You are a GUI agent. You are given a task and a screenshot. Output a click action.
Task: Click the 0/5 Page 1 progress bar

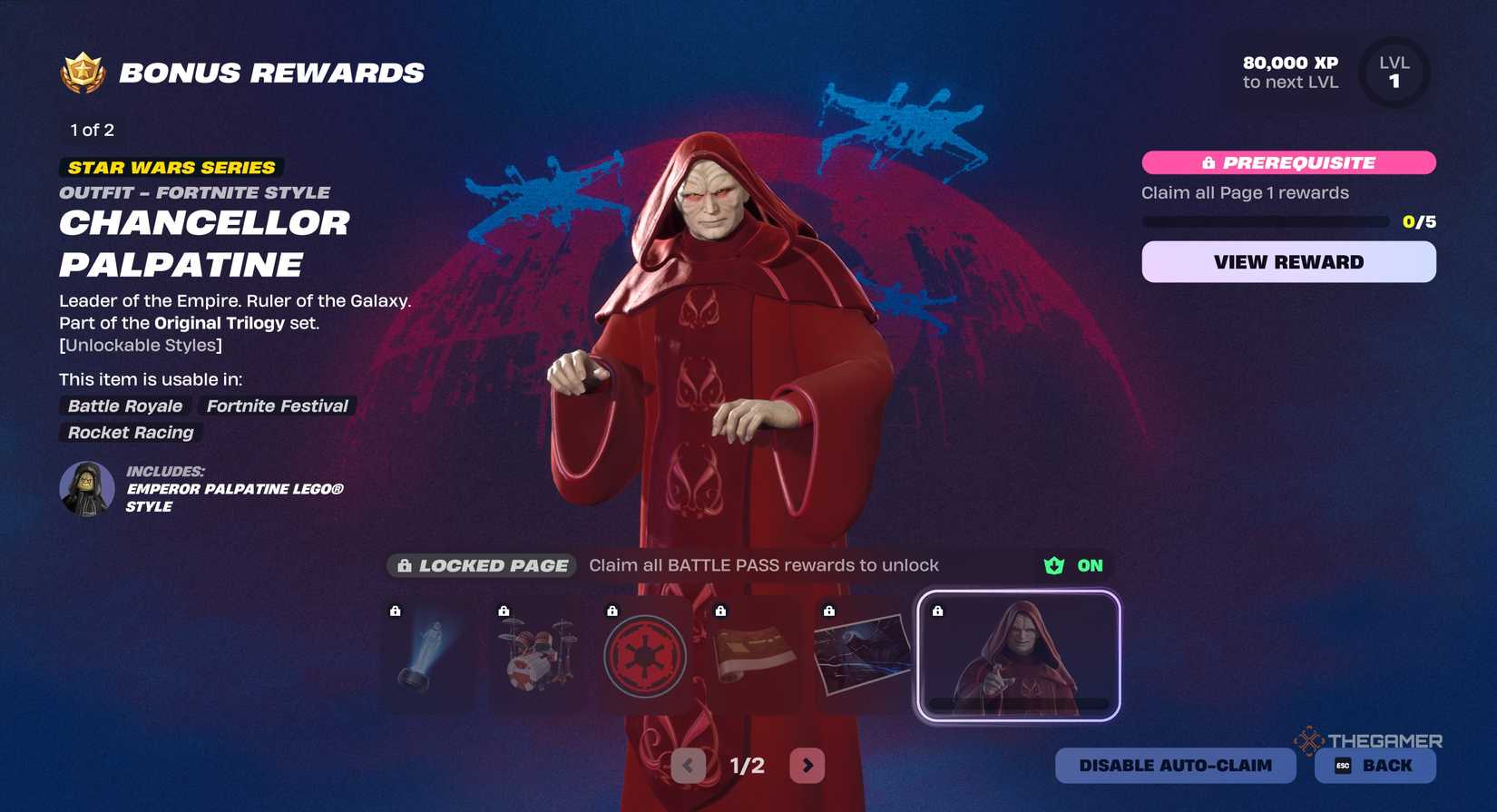1266,220
